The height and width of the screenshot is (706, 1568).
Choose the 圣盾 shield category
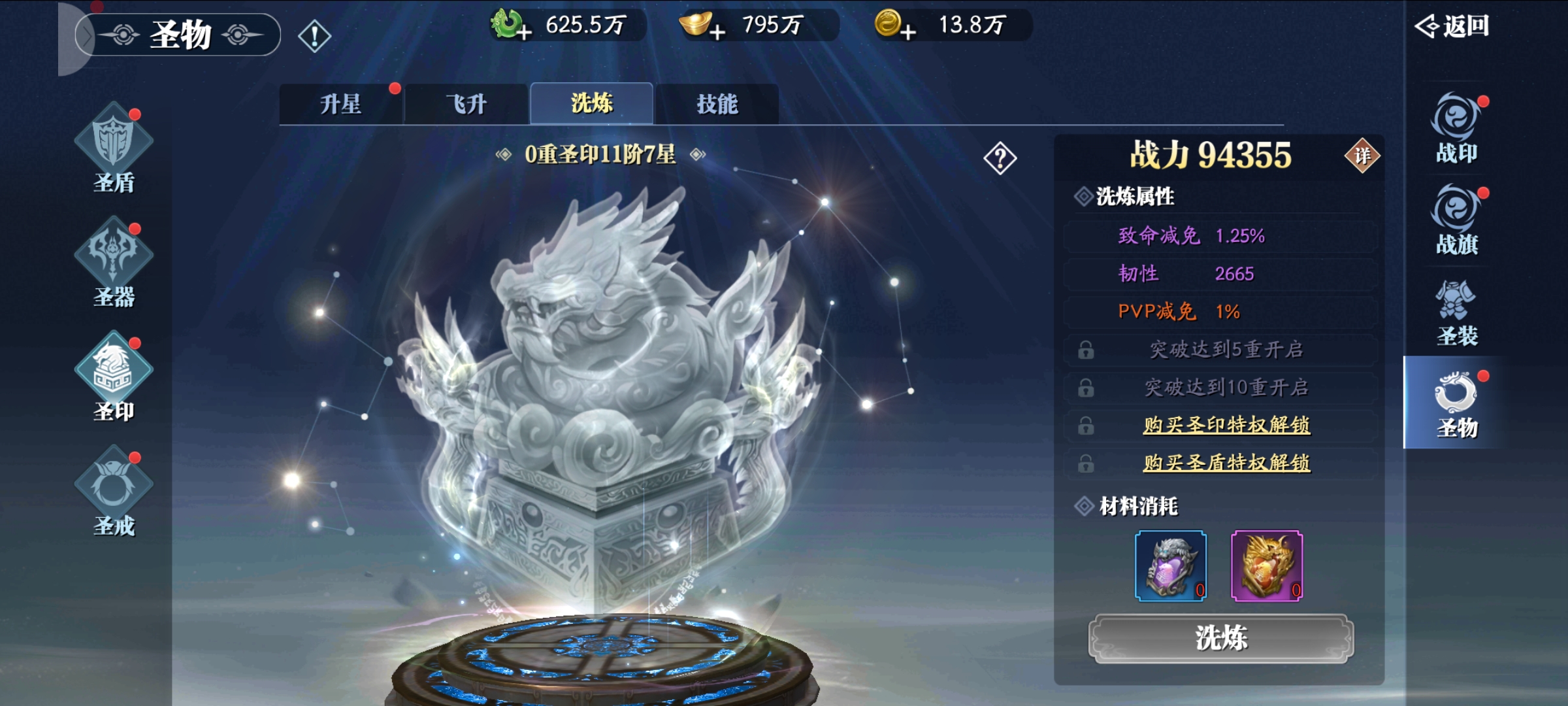114,147
